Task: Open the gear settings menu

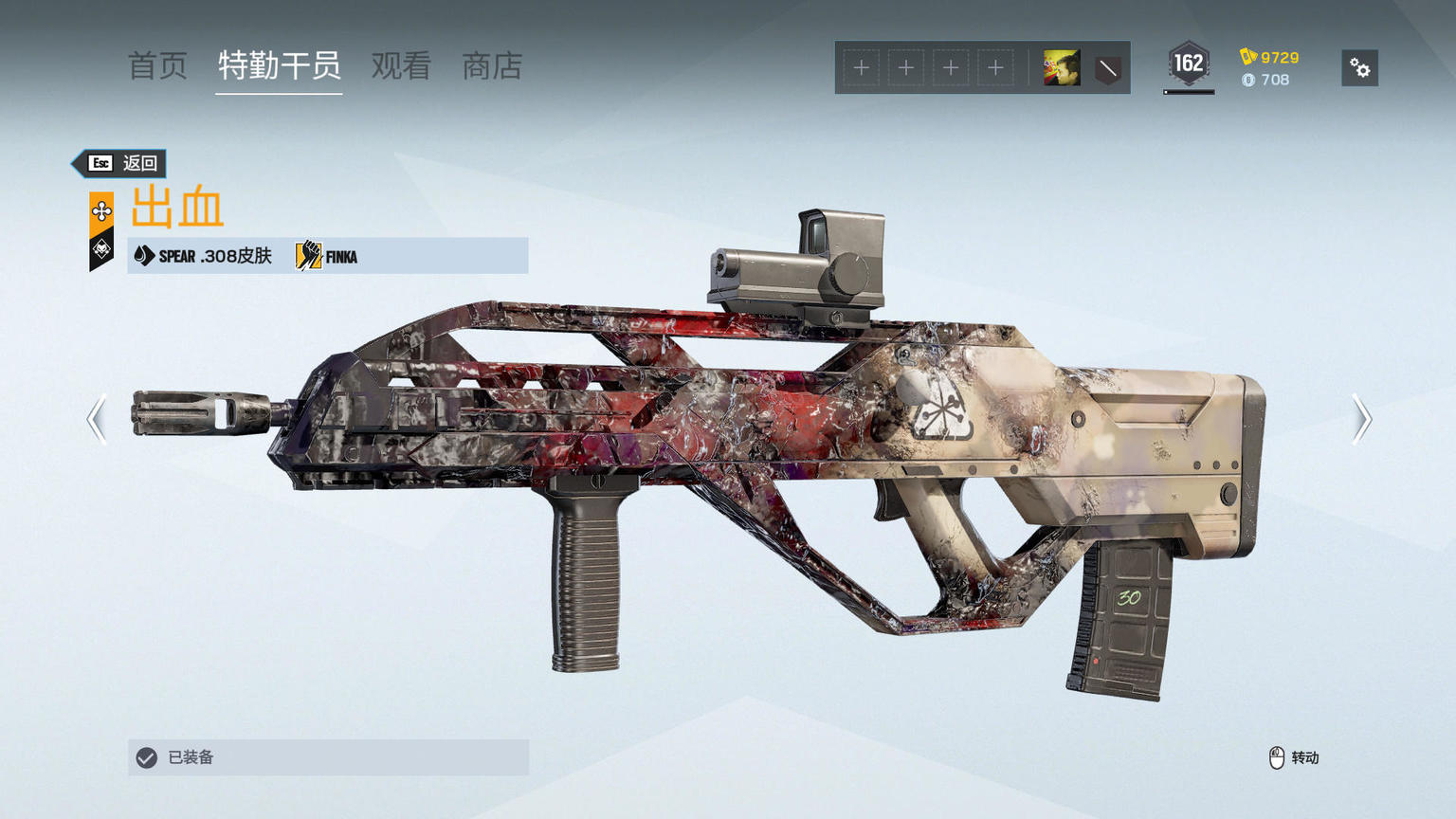Action: click(1359, 68)
